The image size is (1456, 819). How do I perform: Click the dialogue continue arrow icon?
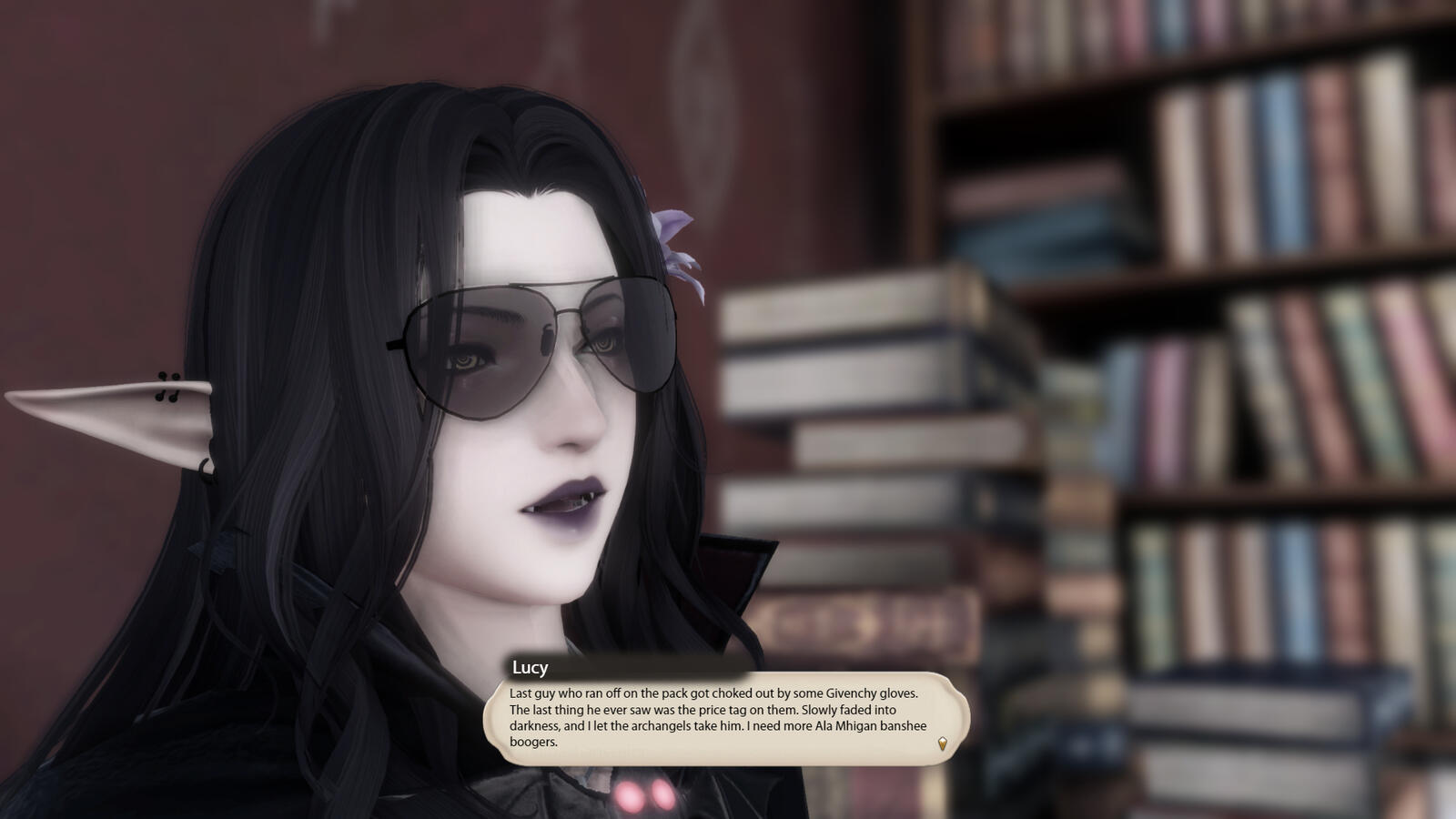pos(942,743)
